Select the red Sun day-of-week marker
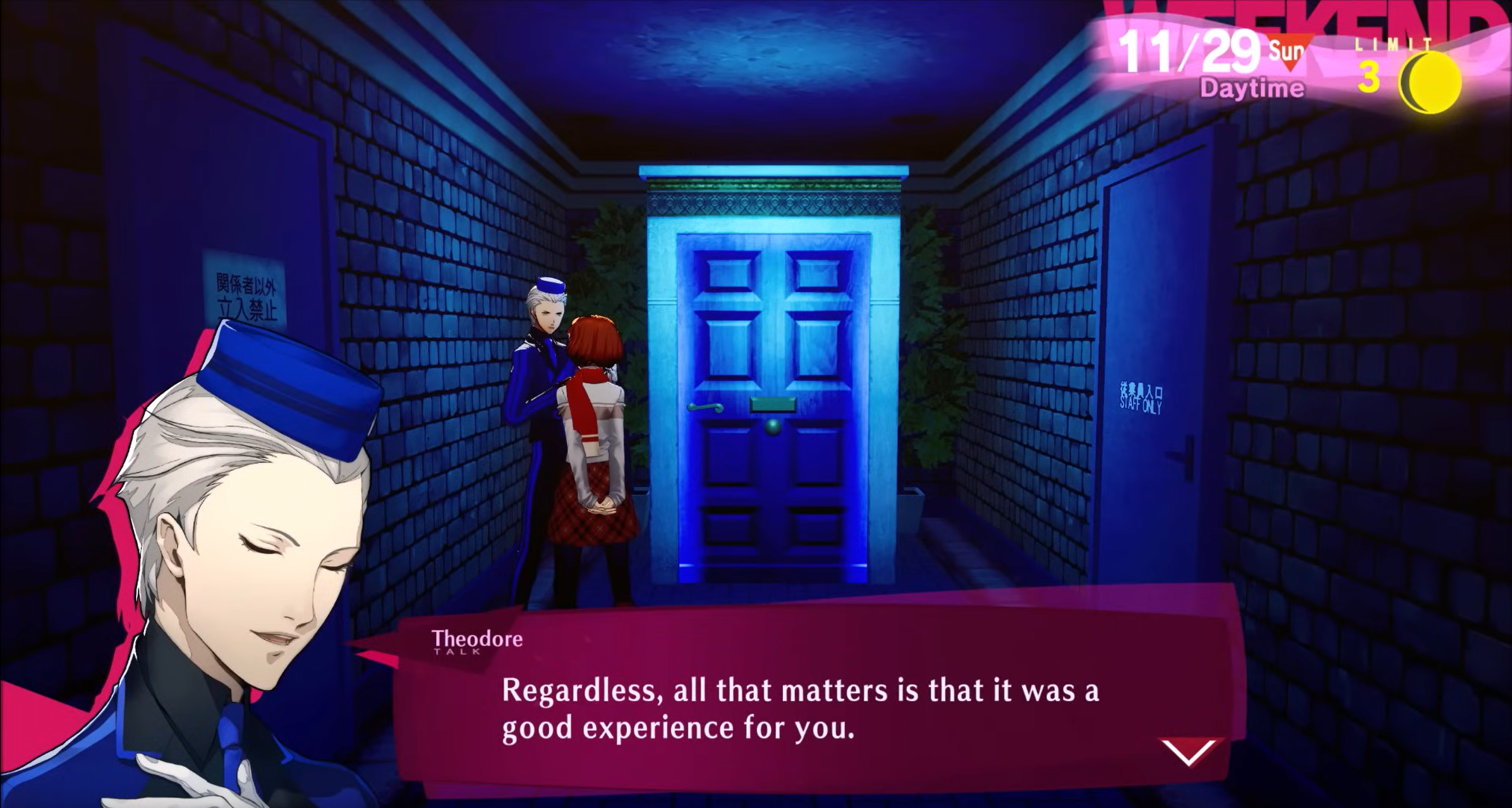This screenshot has width=1512, height=808. pyautogui.click(x=1287, y=52)
